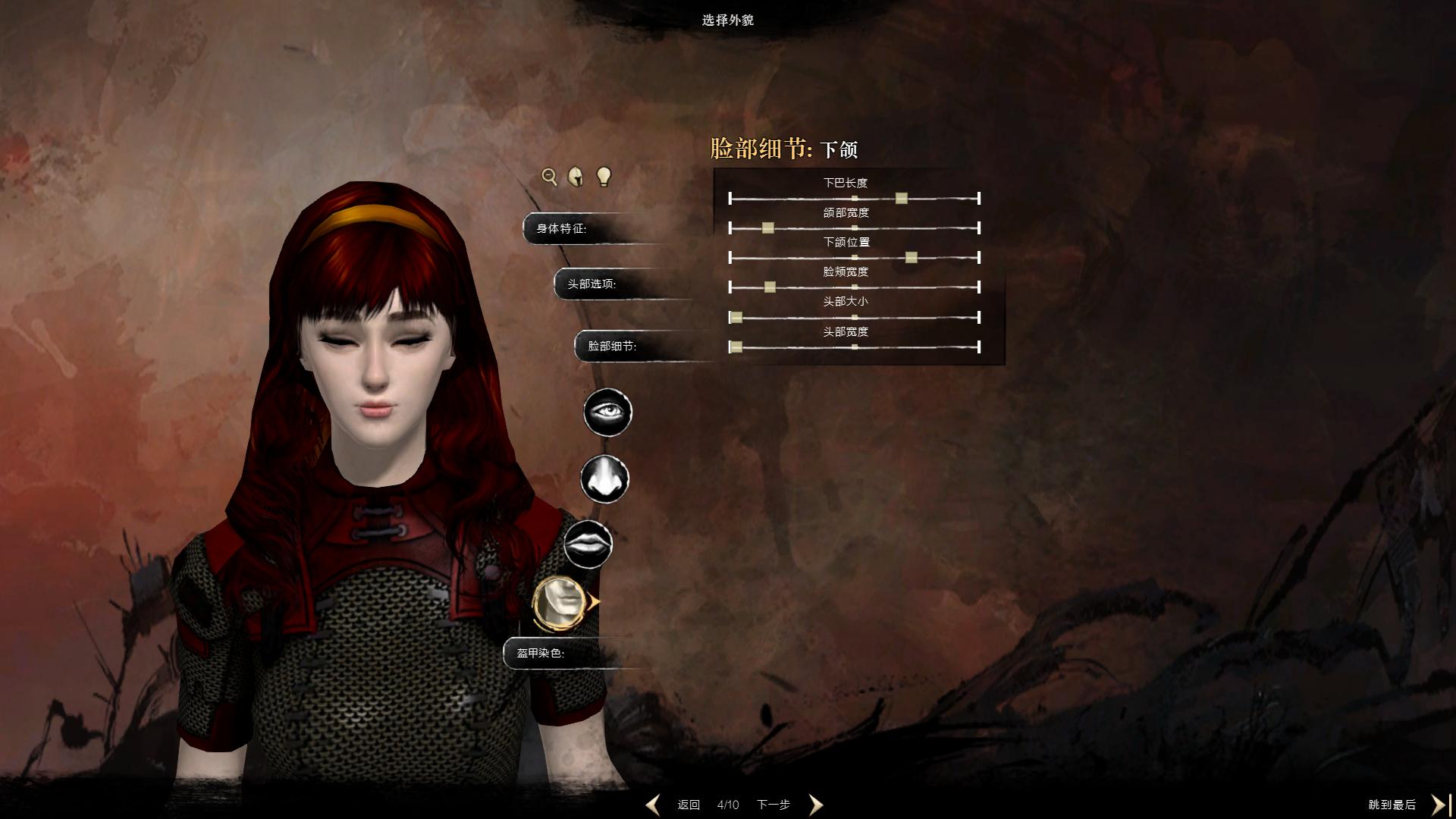Click the 头部宽度 slider handle

736,347
